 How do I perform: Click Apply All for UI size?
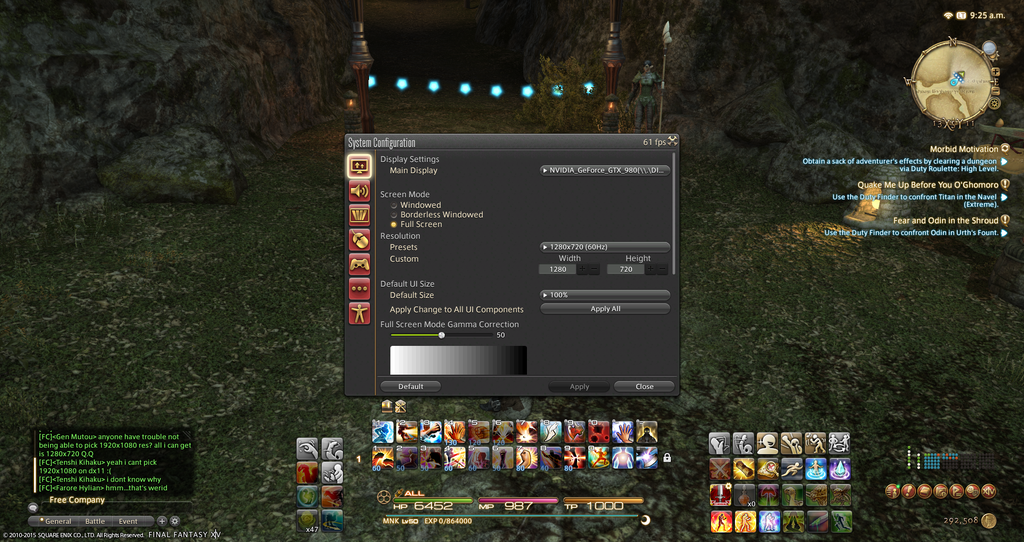click(605, 309)
